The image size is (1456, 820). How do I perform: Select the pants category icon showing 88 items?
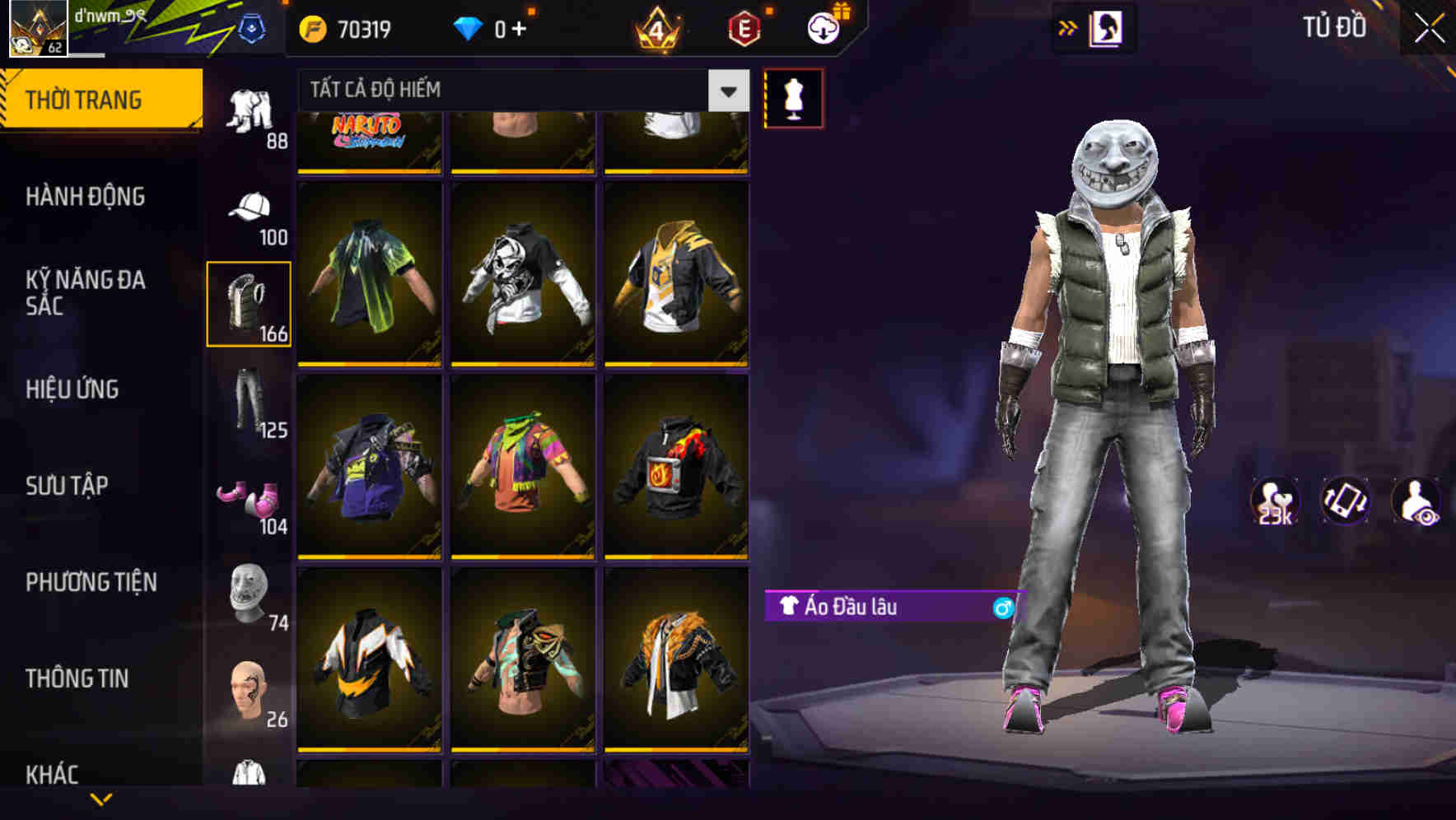tap(250, 111)
